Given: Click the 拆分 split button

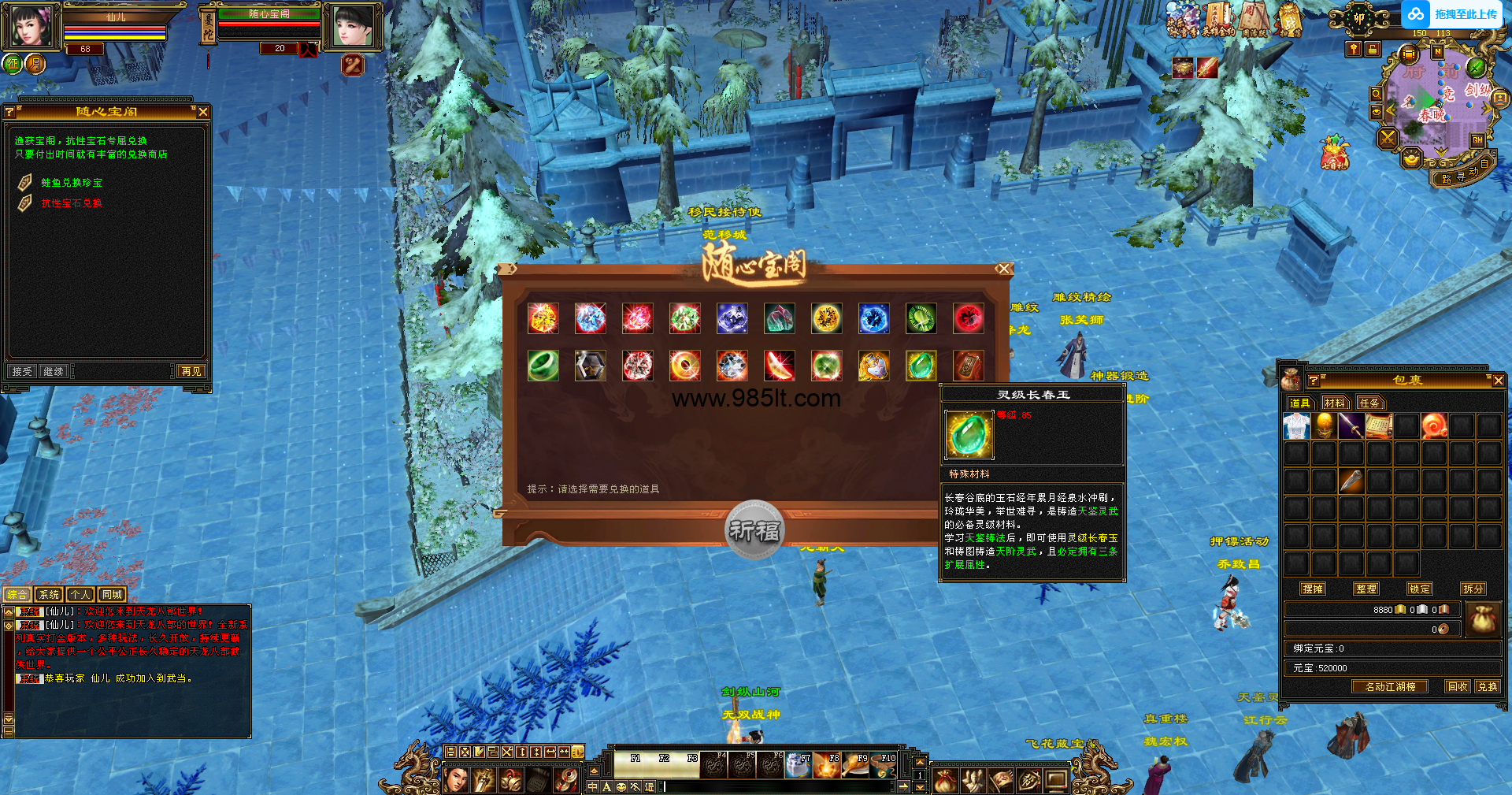Looking at the screenshot, I should [x=1473, y=589].
